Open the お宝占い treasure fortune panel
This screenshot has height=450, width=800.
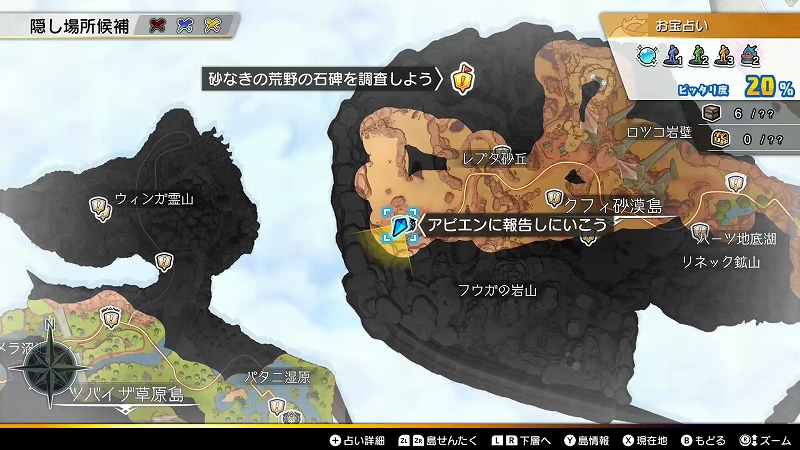point(700,23)
